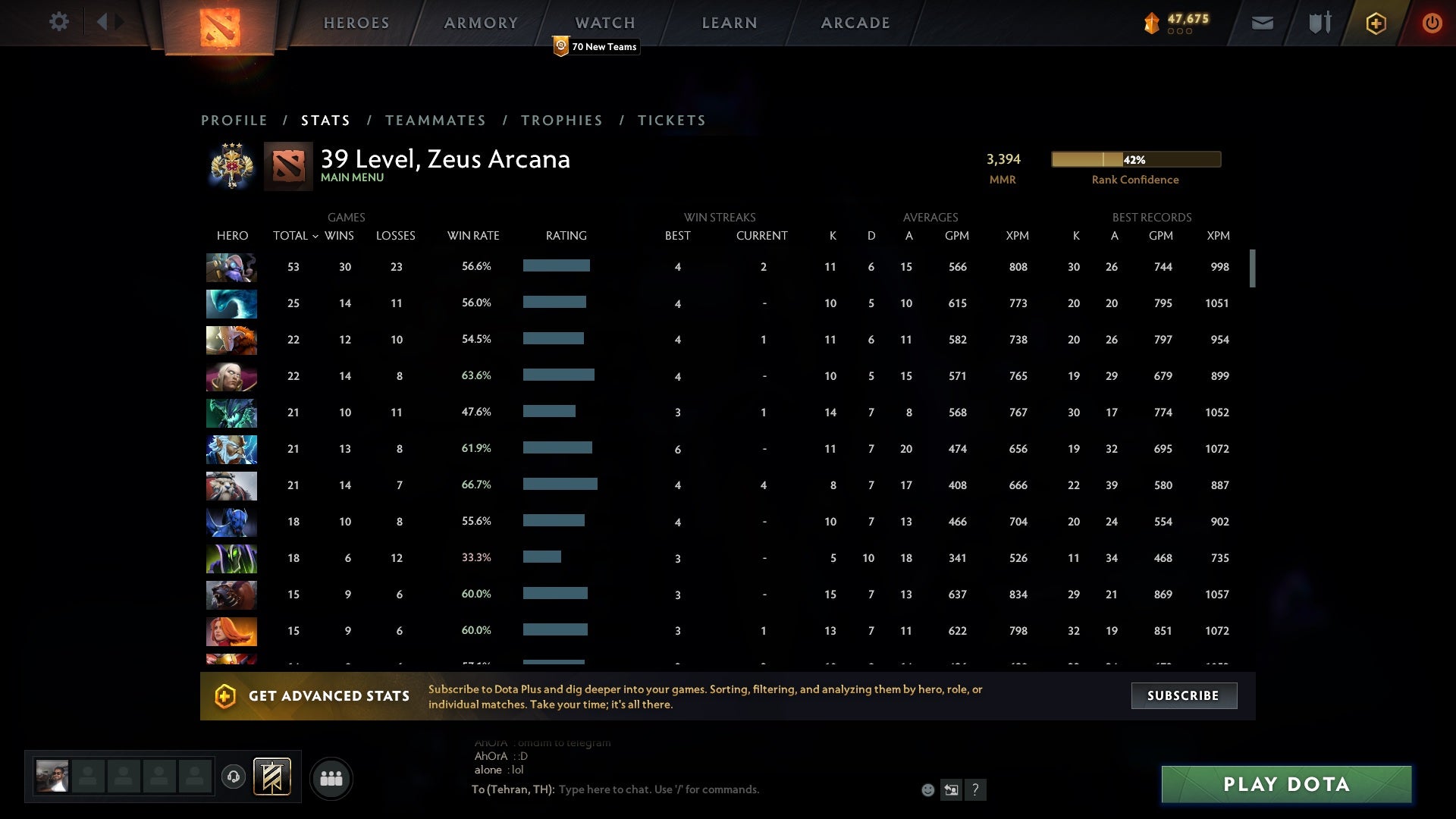This screenshot has width=1456, height=819.
Task: Click the SUBSCRIBE button for Dota Plus
Action: coord(1183,695)
